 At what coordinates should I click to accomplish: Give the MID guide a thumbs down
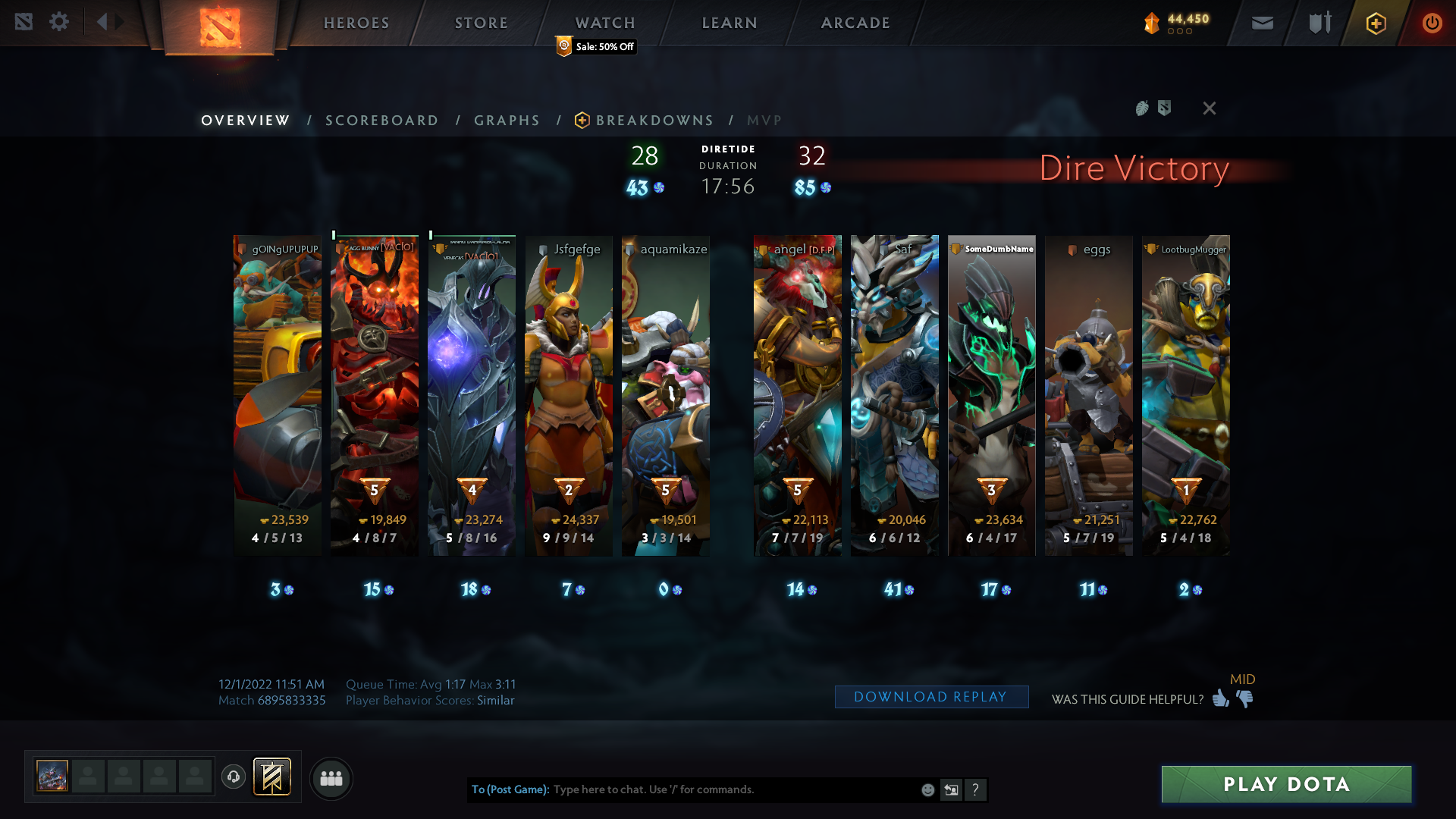[x=1244, y=700]
